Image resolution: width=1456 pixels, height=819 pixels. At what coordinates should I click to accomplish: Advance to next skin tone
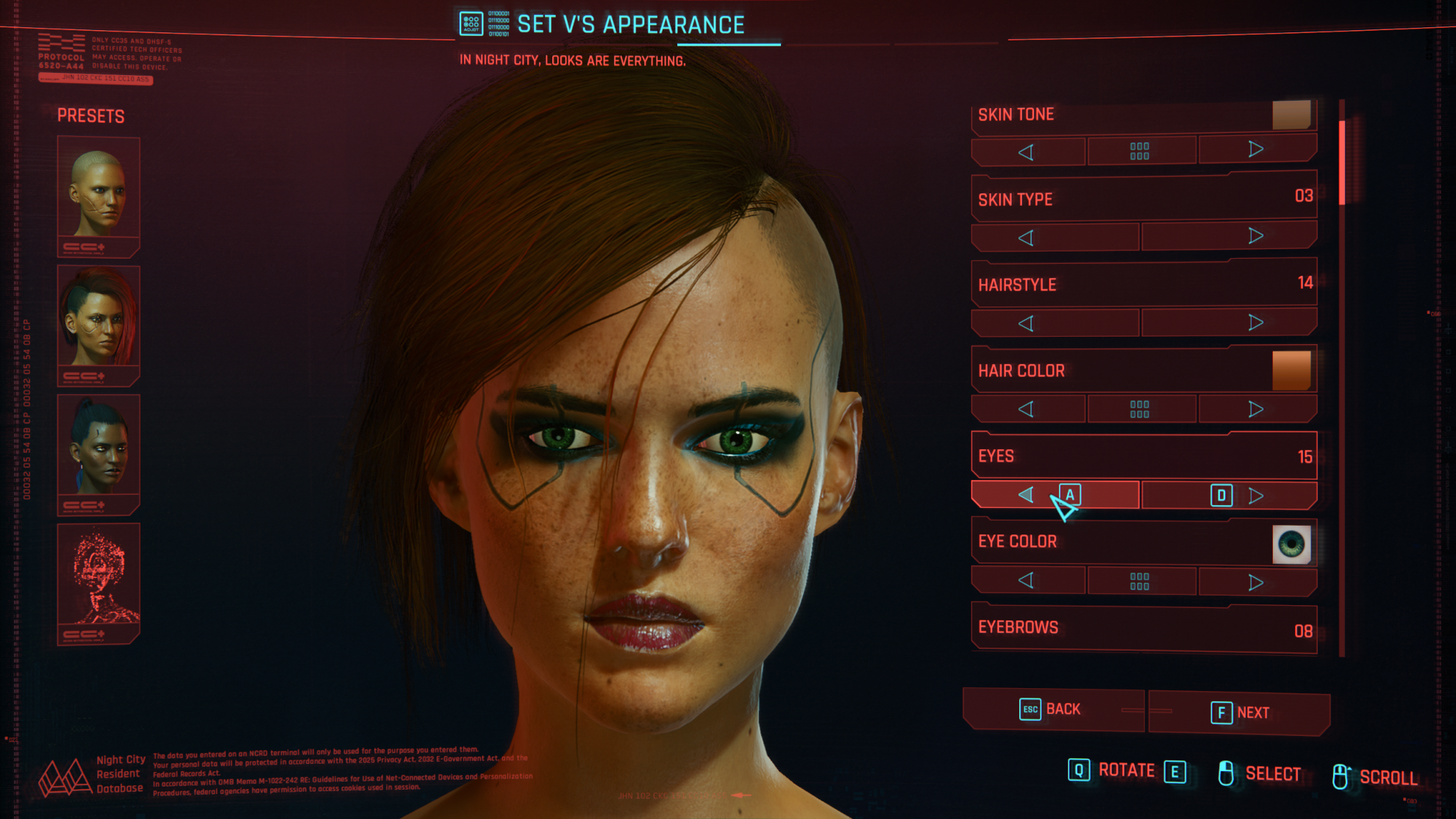click(x=1256, y=150)
